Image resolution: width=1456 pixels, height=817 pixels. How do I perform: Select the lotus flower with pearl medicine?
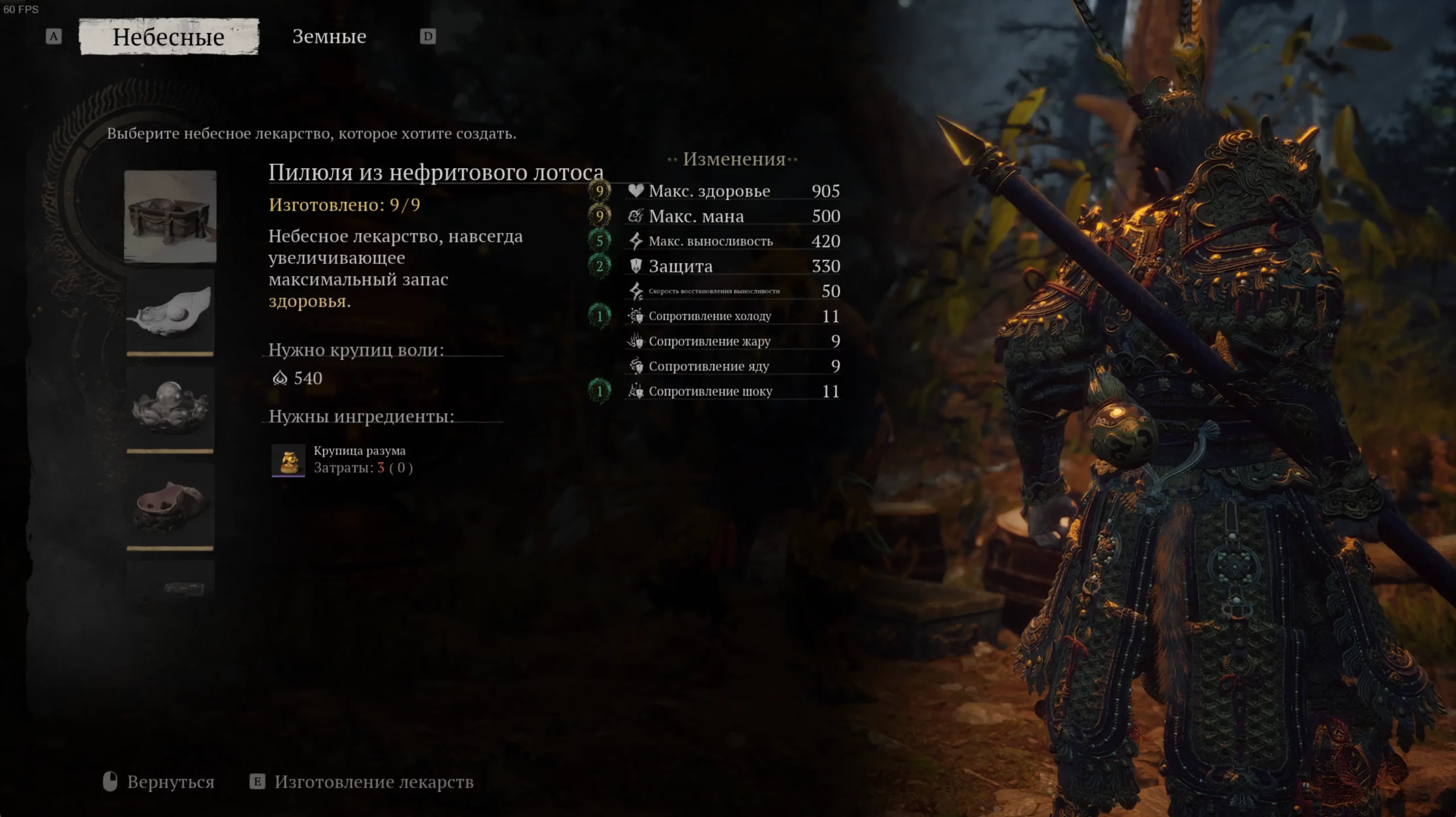pyautogui.click(x=170, y=408)
